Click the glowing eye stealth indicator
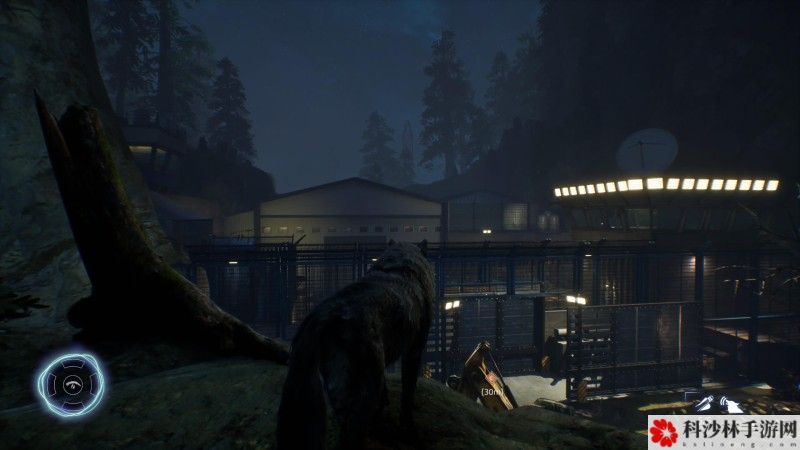This screenshot has width=800, height=450. click(71, 384)
